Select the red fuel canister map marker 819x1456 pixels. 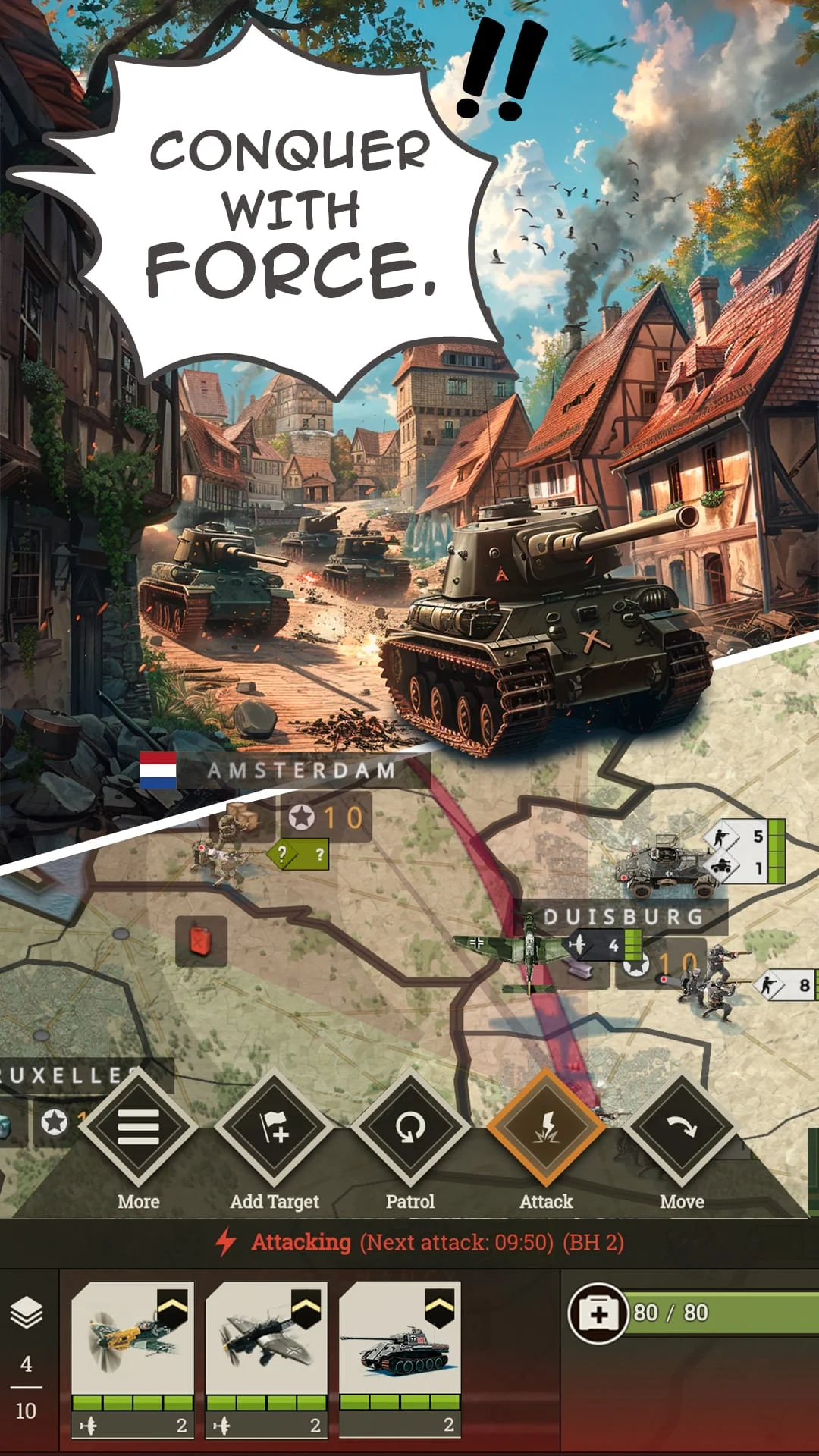click(201, 941)
